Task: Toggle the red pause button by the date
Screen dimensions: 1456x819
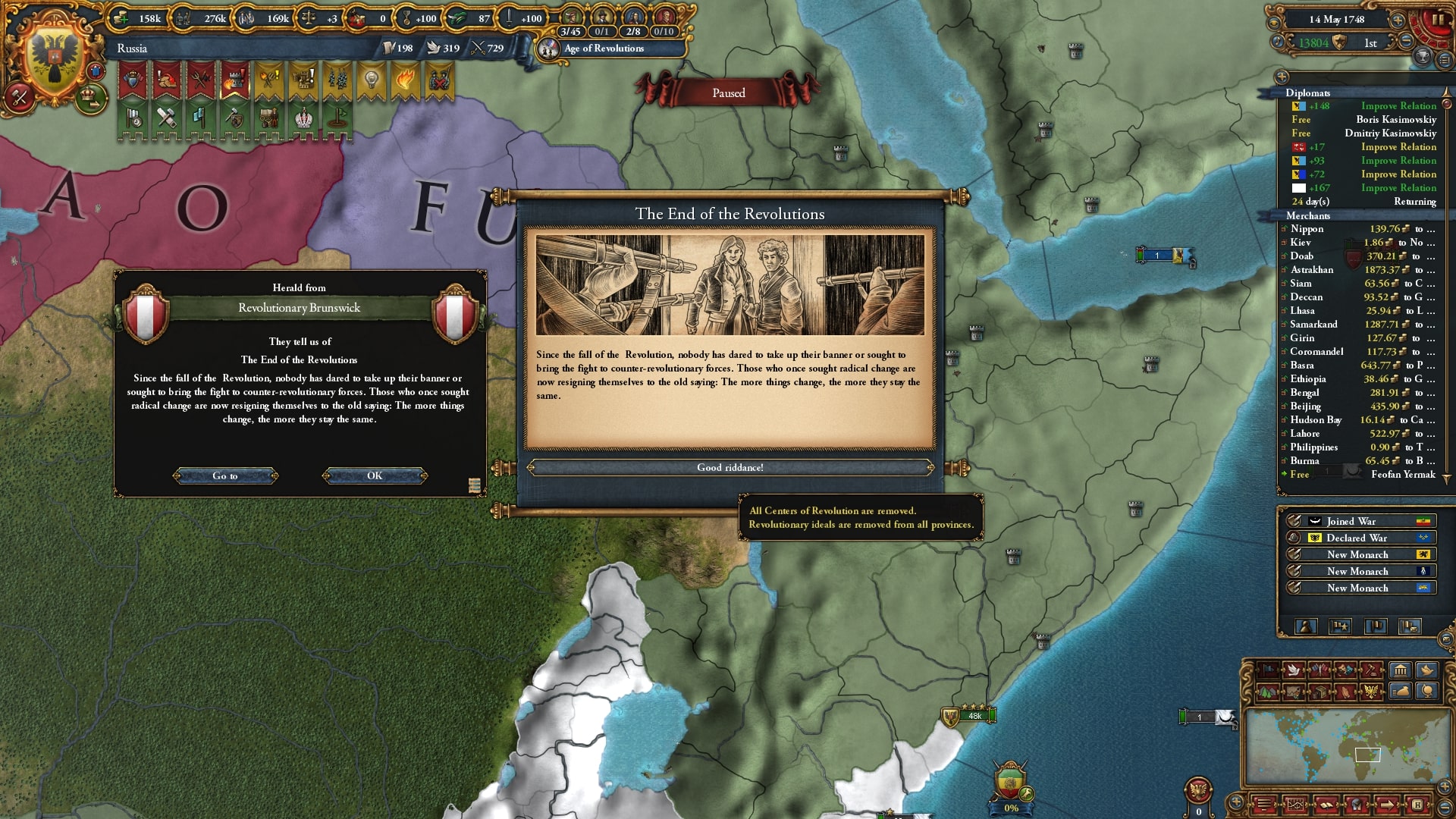Action: point(1437,20)
